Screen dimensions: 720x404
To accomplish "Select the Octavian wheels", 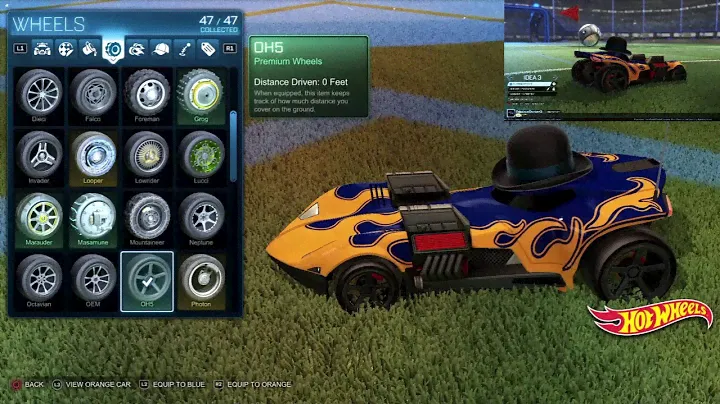I will [40, 280].
